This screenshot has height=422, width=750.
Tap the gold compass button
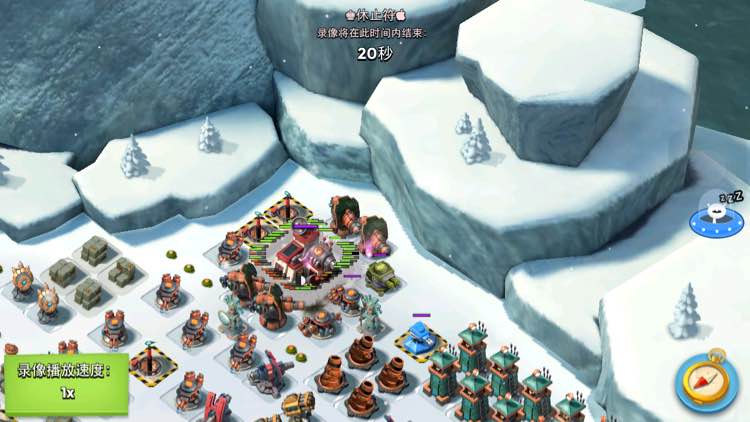707,379
